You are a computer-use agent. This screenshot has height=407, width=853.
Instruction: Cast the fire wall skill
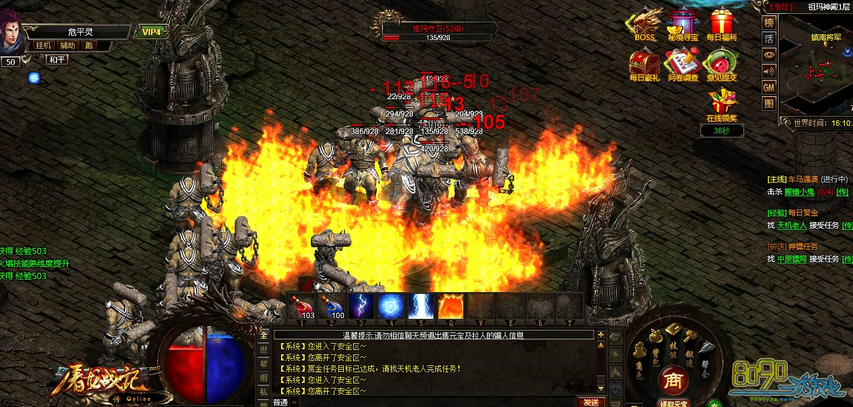(x=450, y=304)
